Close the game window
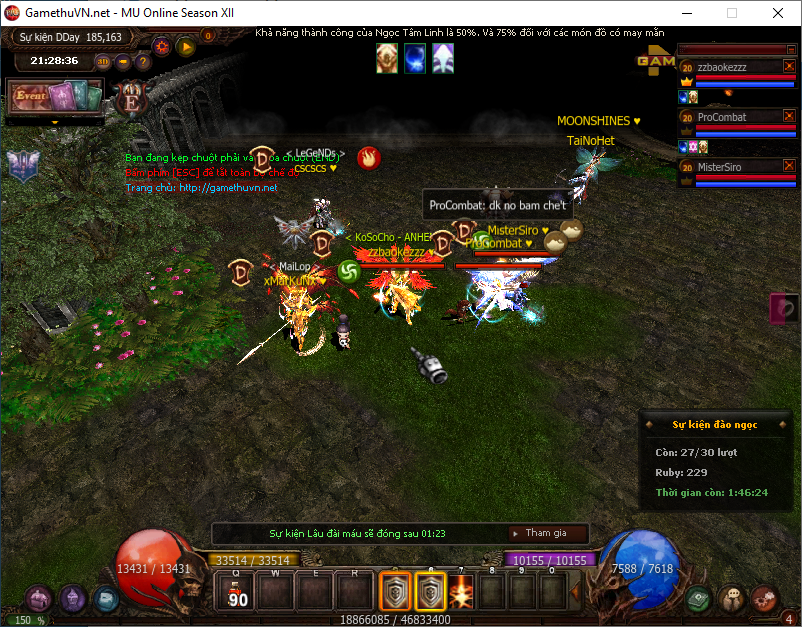 tap(777, 14)
